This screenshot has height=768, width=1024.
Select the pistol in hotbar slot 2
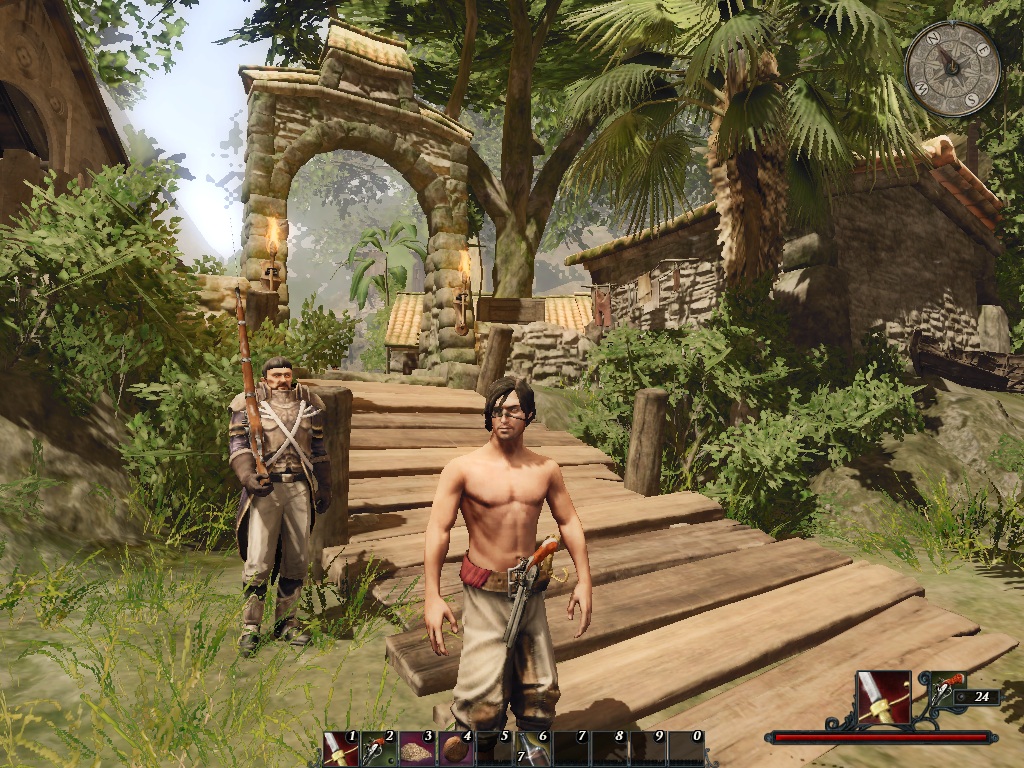point(378,748)
